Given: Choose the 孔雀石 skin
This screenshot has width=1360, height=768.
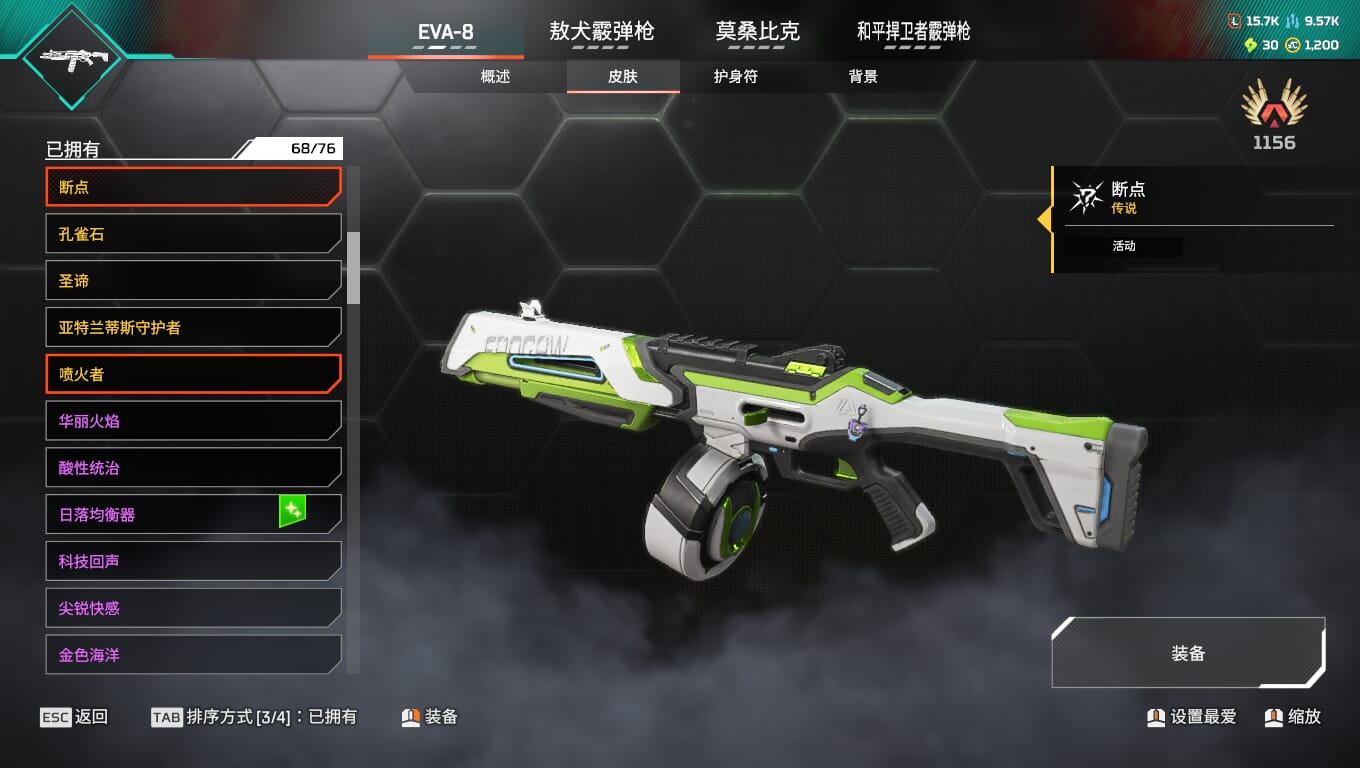Looking at the screenshot, I should pos(193,234).
